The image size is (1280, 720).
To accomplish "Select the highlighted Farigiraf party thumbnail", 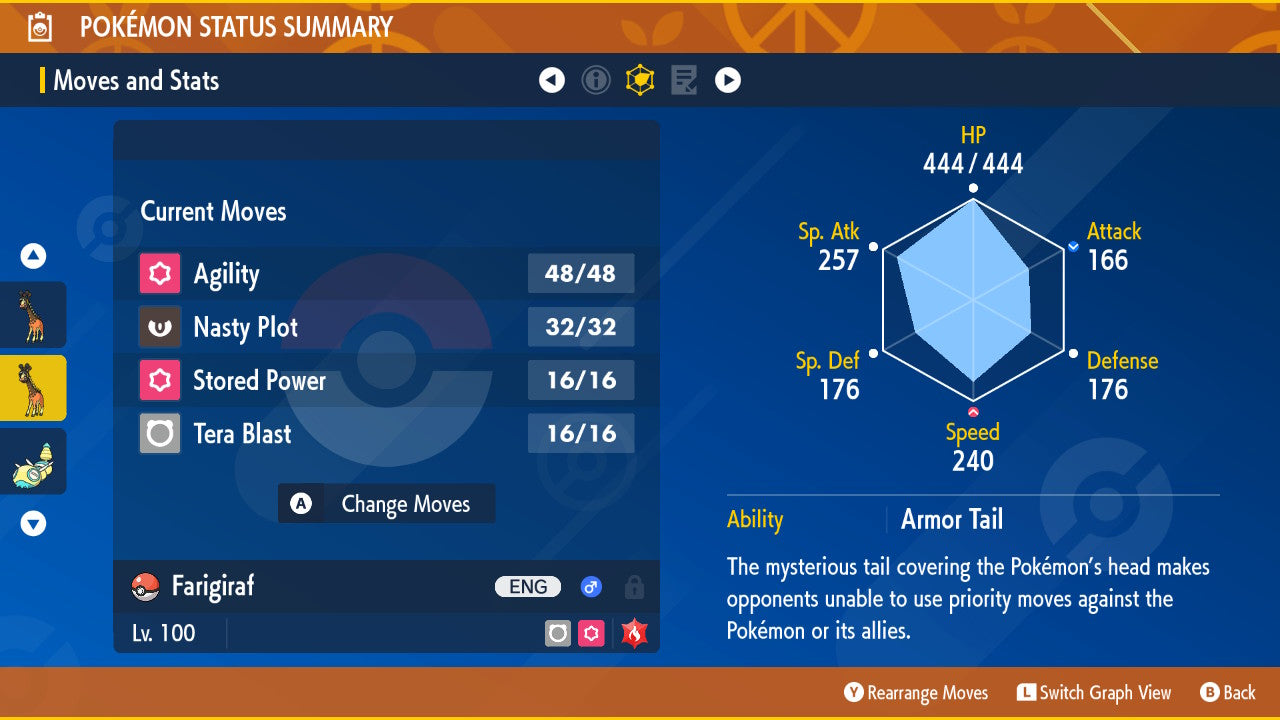I will tap(33, 388).
